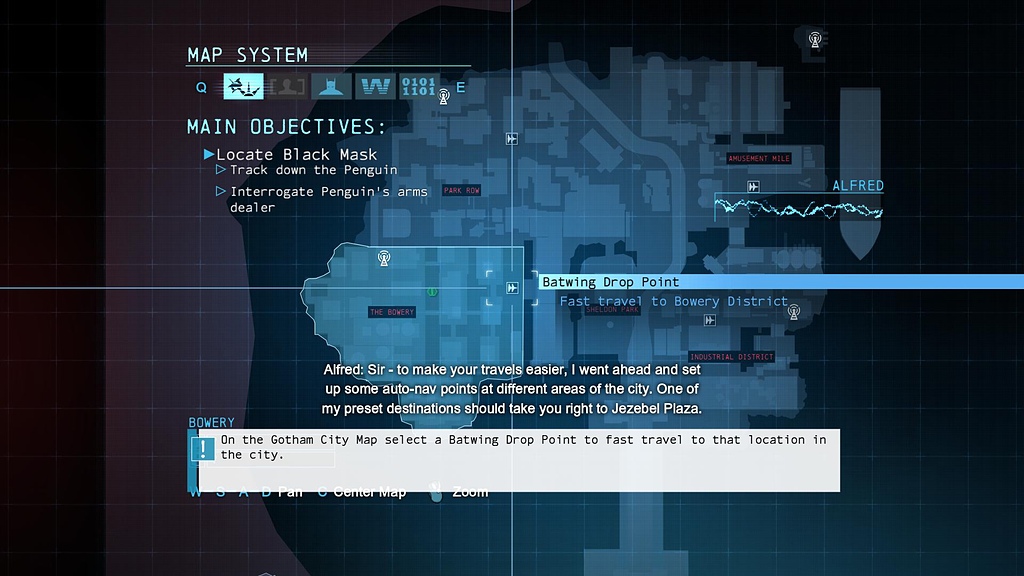This screenshot has width=1024, height=576.
Task: Open the WayneTech W tab
Action: pyautogui.click(x=374, y=87)
